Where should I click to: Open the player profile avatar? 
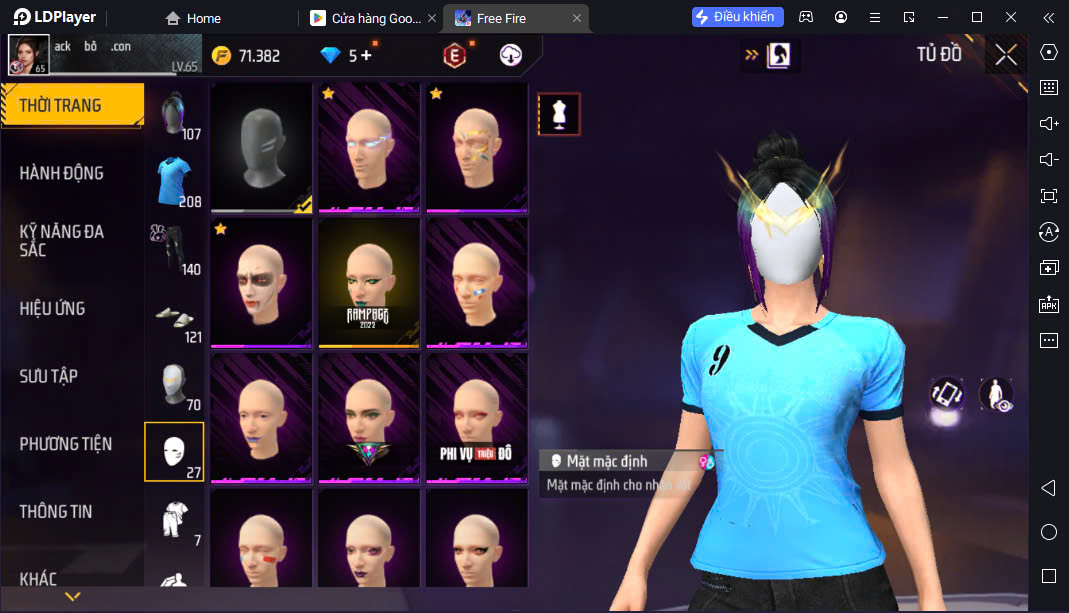28,54
